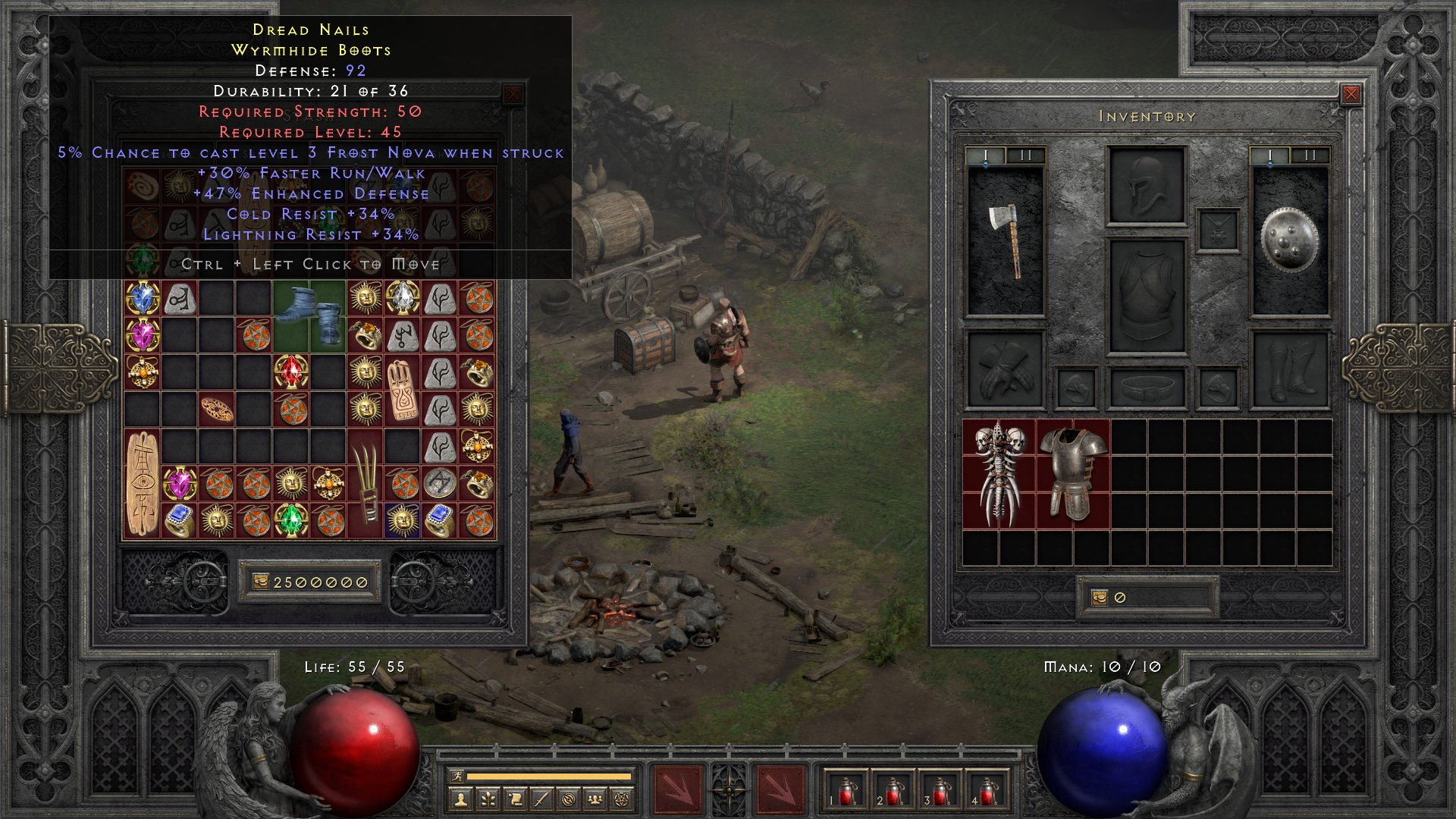Click the sword menu icon
This screenshot has height=819, width=1456.
tap(544, 801)
